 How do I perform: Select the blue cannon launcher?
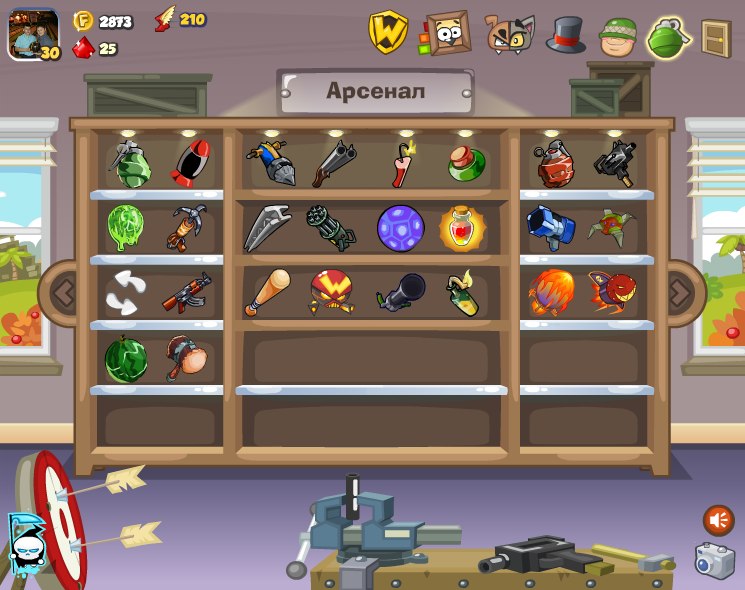click(550, 227)
